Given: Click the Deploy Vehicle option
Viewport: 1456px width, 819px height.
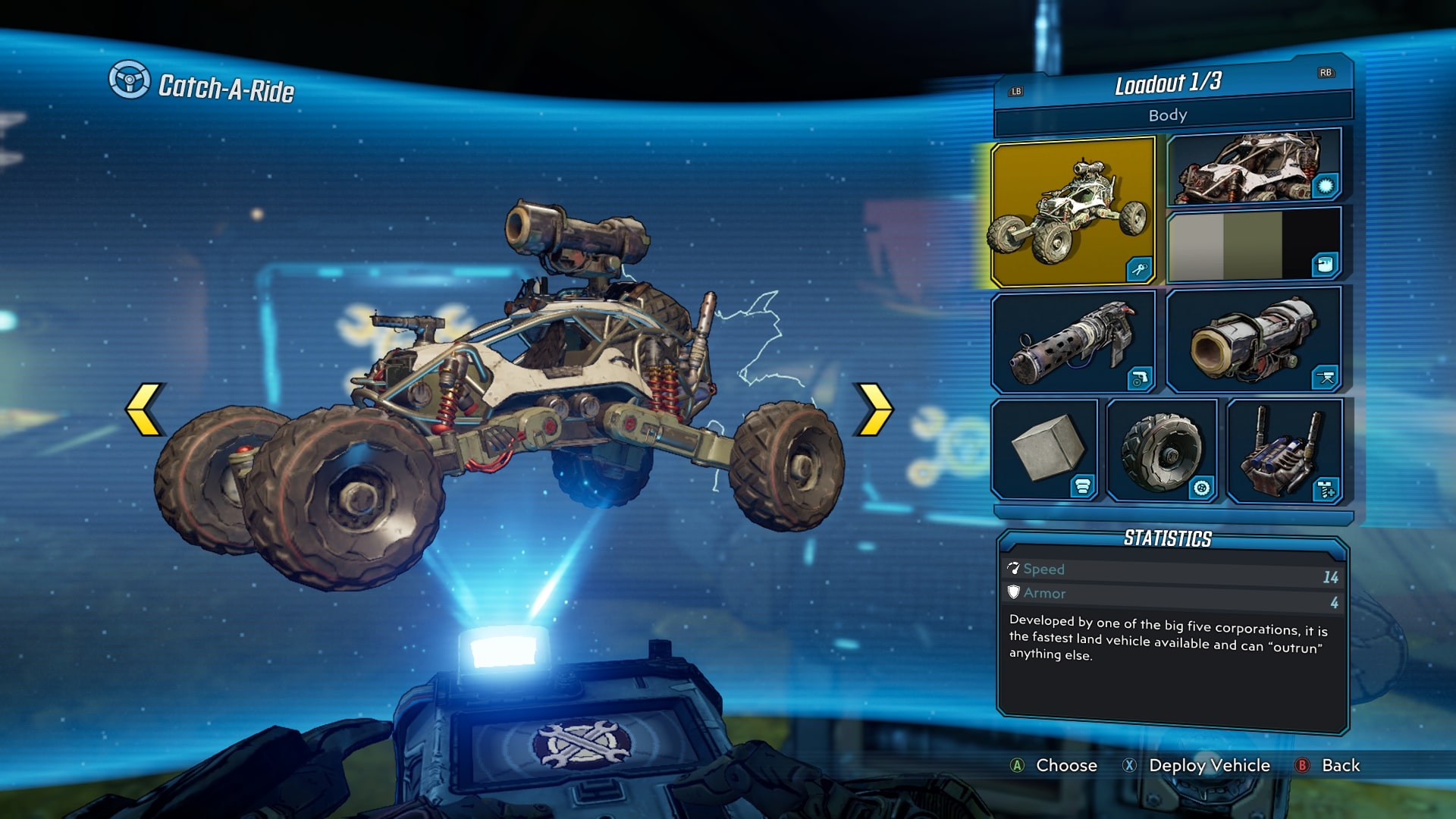Looking at the screenshot, I should 1209,765.
